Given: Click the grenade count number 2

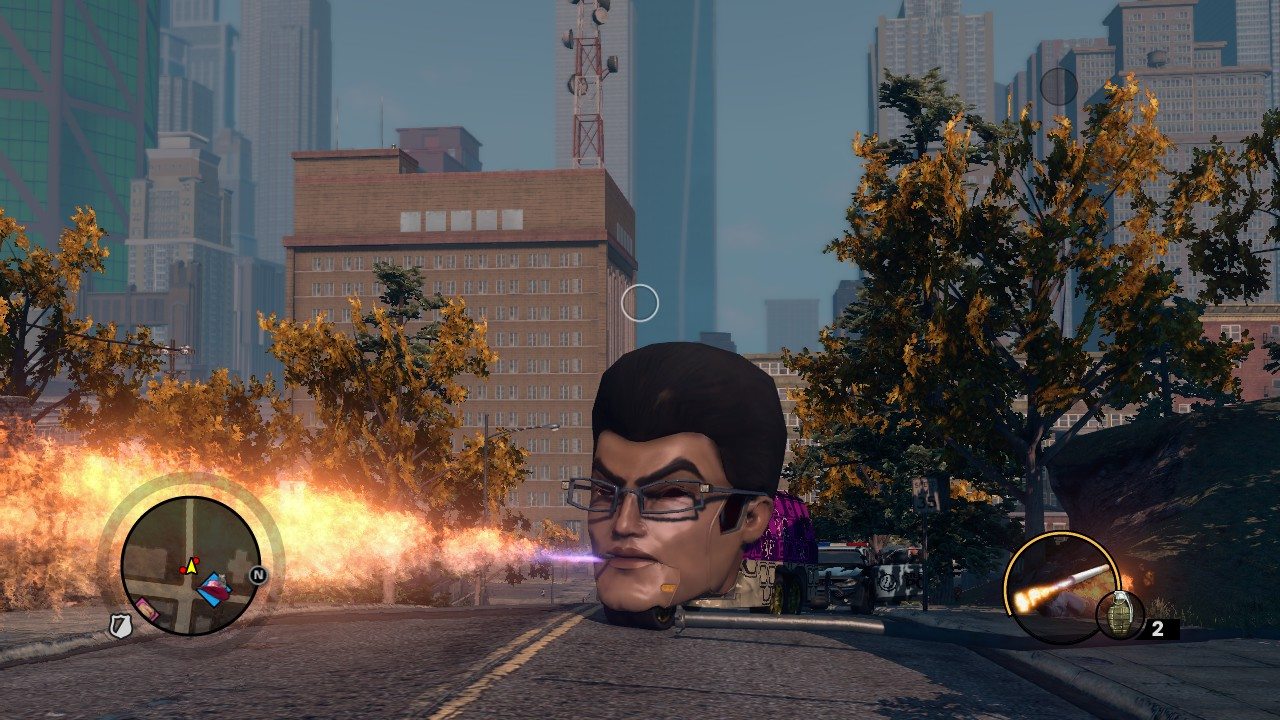Looking at the screenshot, I should pyautogui.click(x=1158, y=628).
